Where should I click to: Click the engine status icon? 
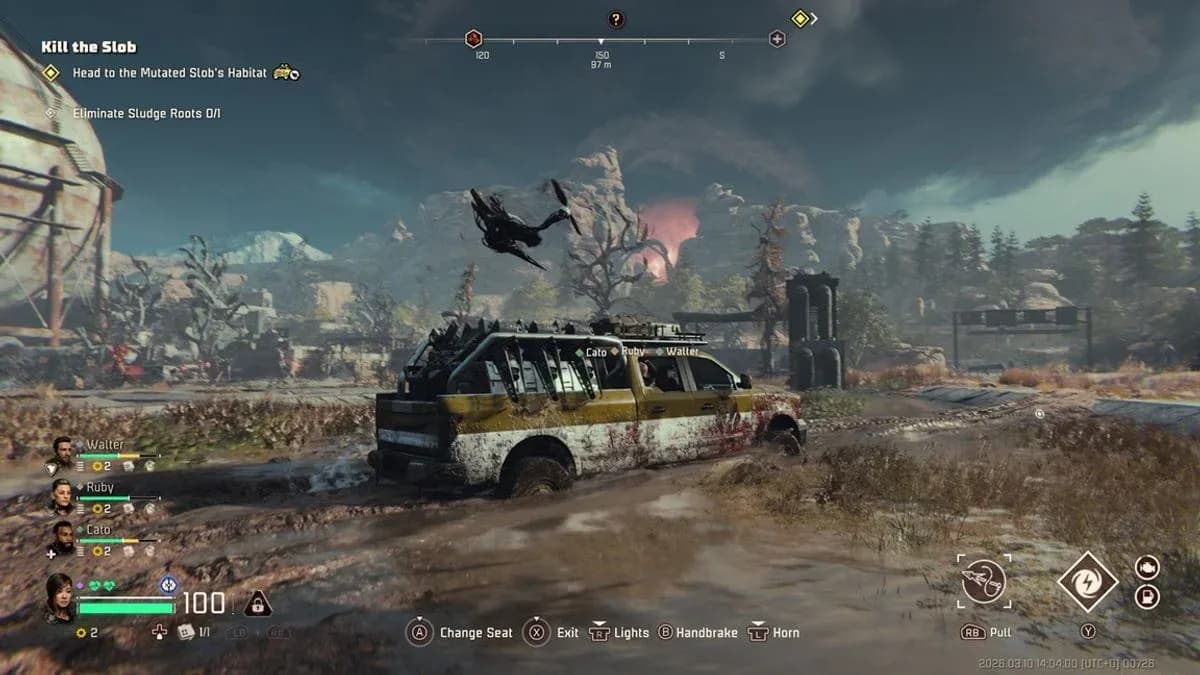click(x=1147, y=567)
